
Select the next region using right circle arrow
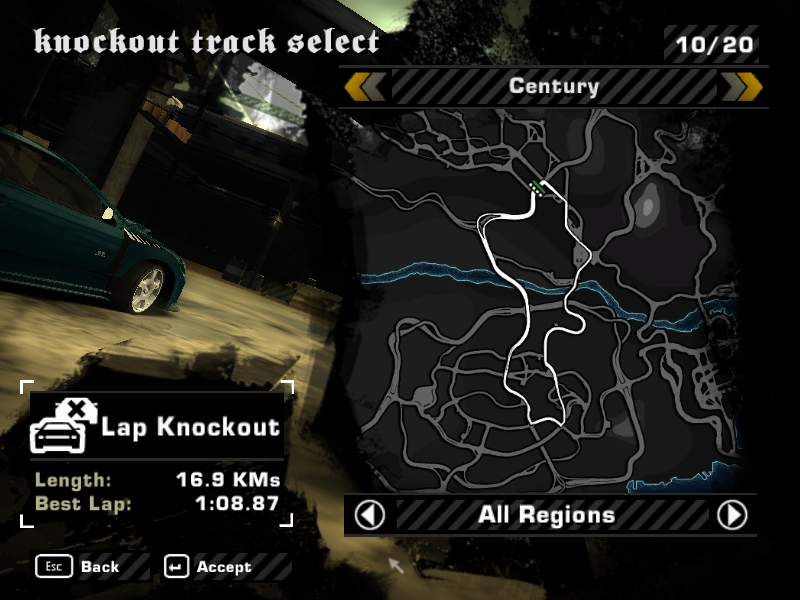pos(732,515)
